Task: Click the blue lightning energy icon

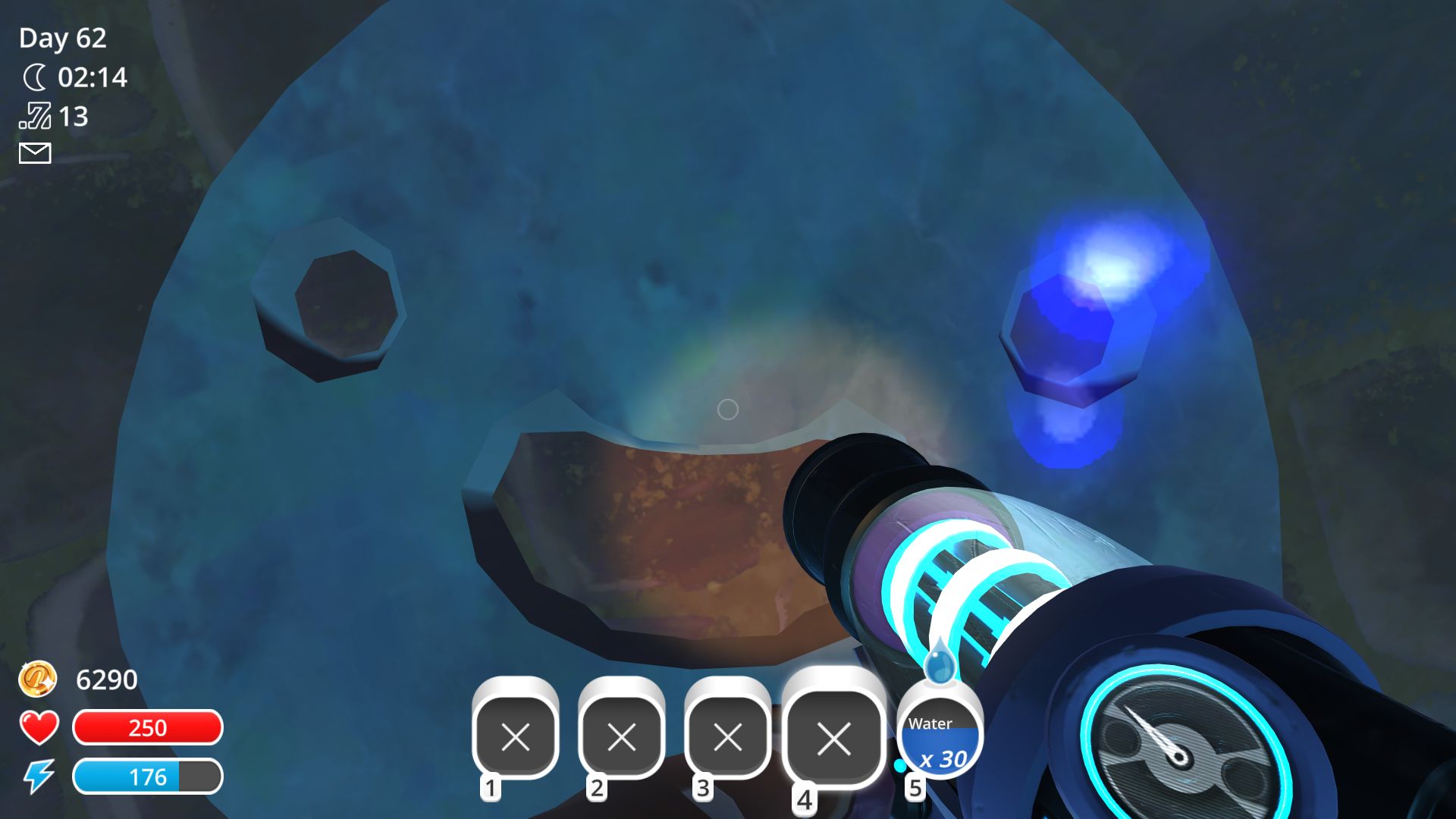Action: (38, 776)
